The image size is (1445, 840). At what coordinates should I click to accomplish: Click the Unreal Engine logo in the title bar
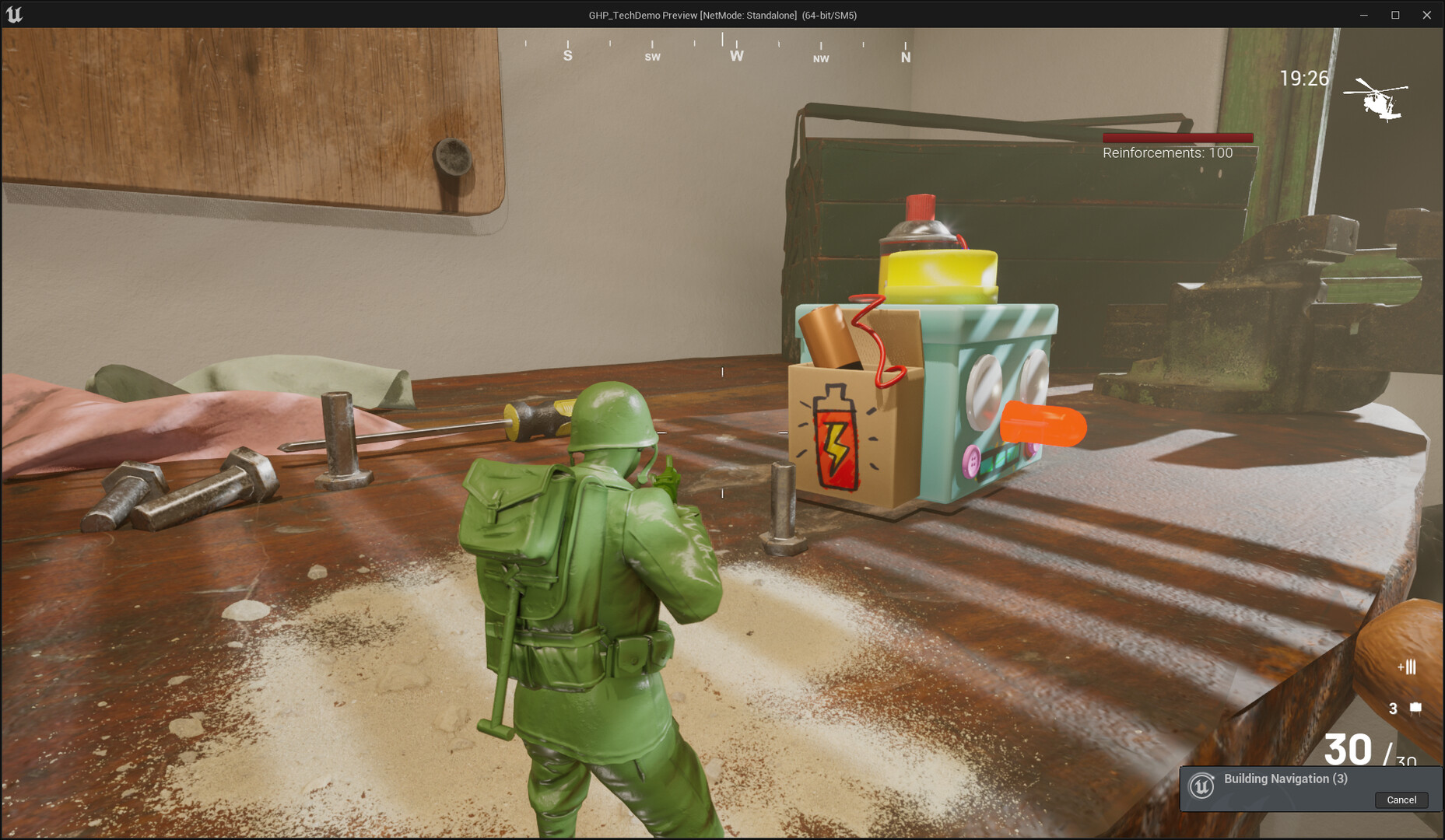click(x=16, y=14)
